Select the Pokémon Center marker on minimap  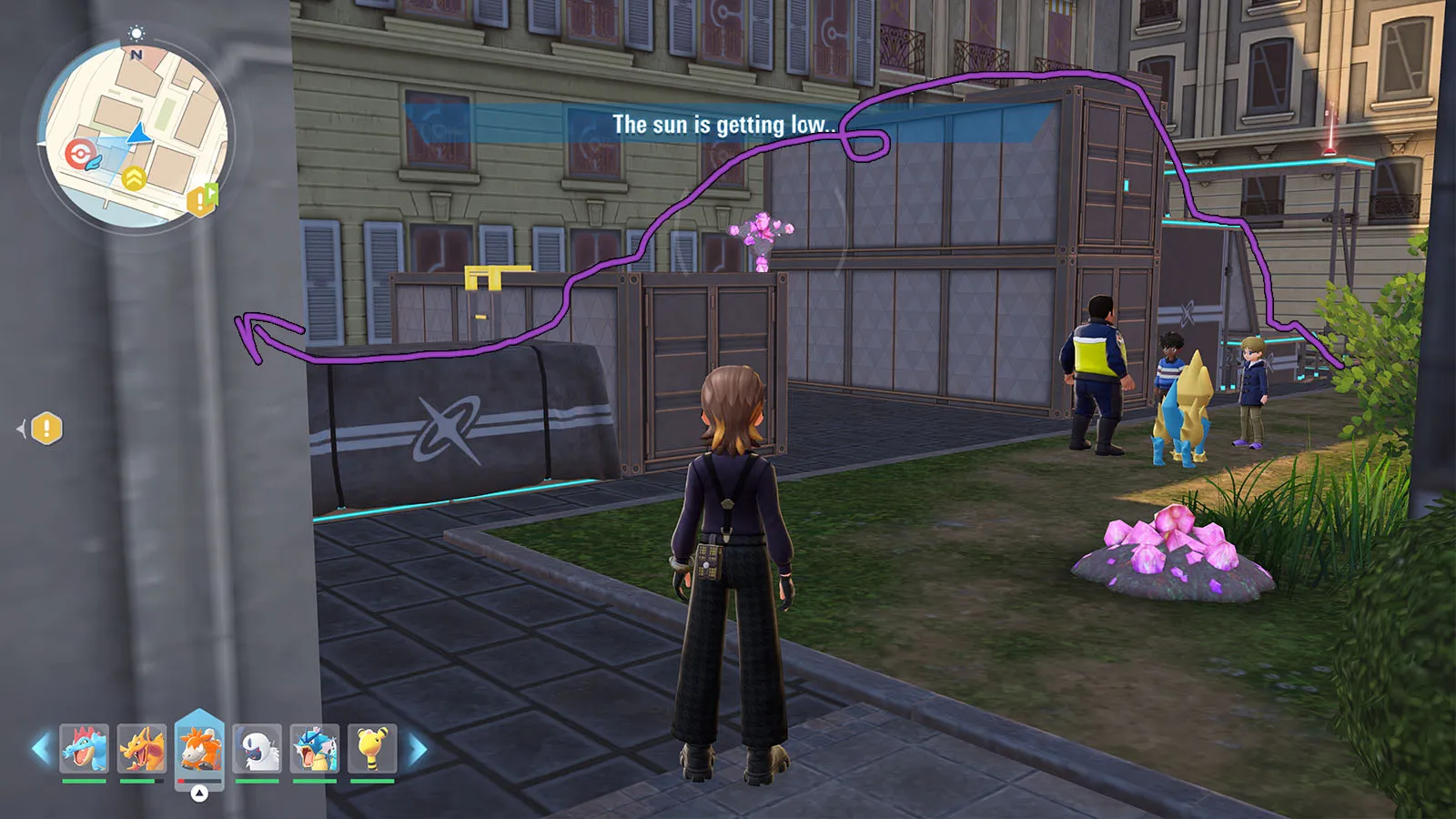click(x=79, y=153)
